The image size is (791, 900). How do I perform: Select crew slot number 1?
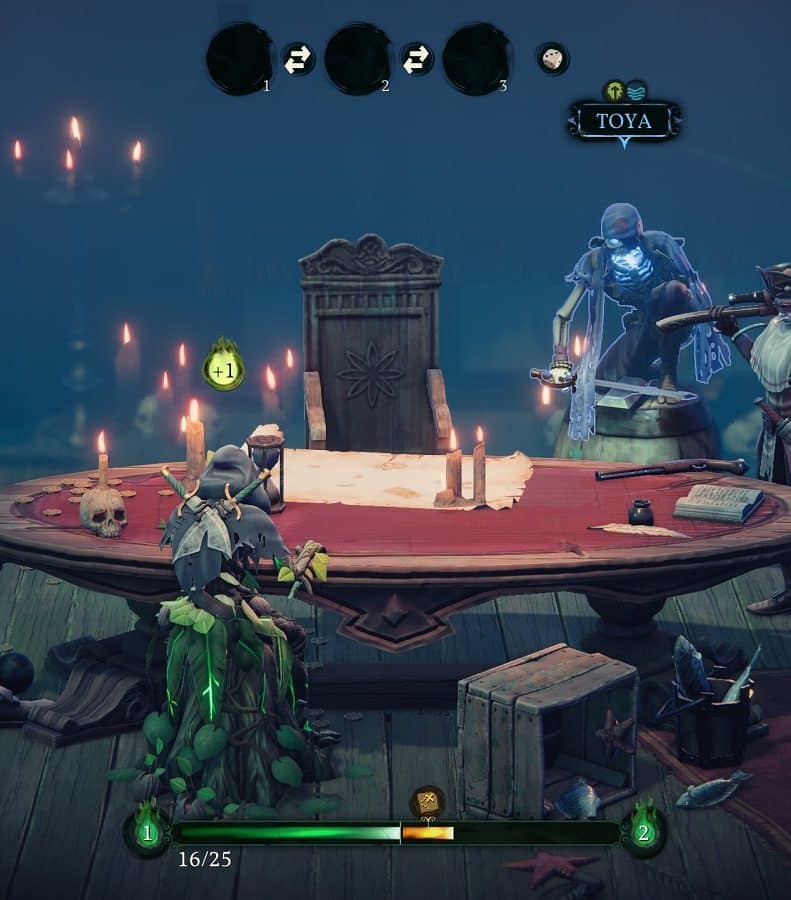point(239,59)
